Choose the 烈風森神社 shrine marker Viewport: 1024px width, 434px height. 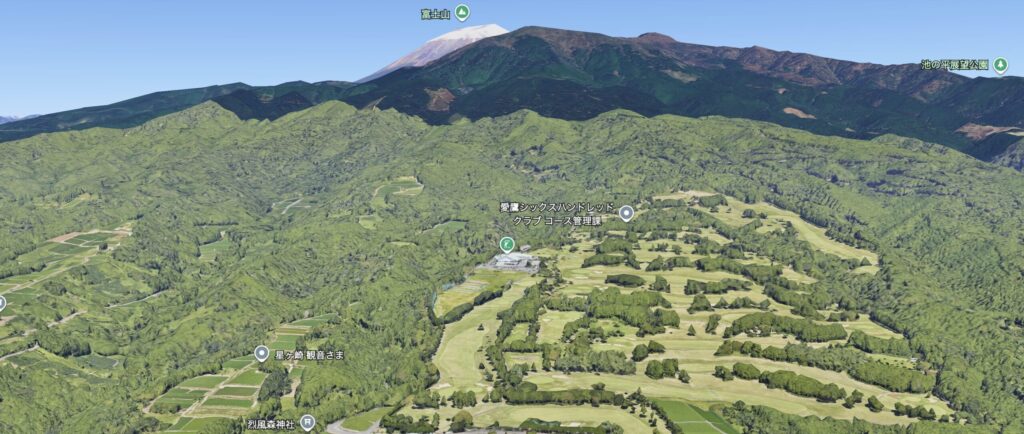coord(307,422)
